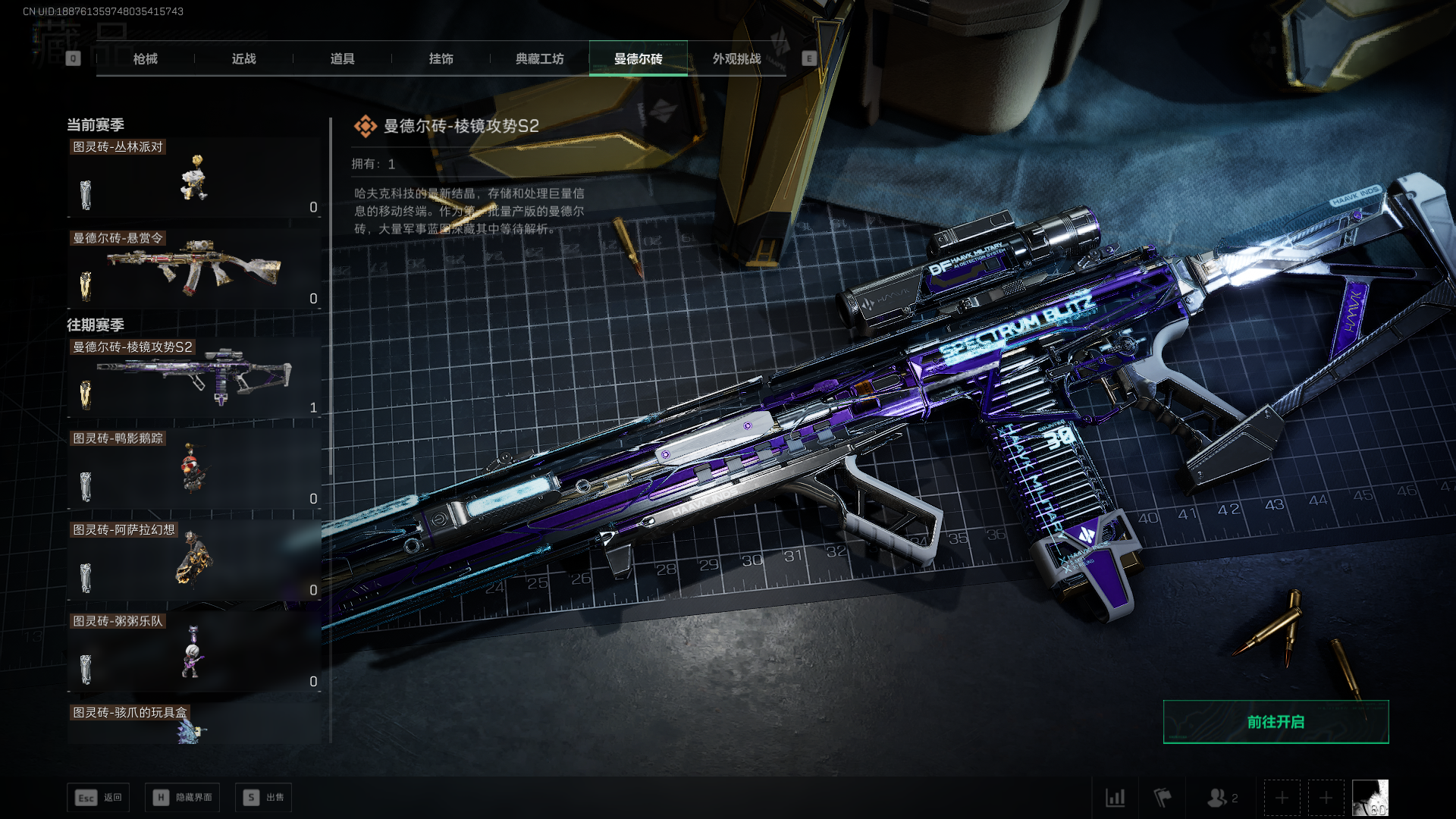Open the 典藏工坊 tab

[539, 59]
